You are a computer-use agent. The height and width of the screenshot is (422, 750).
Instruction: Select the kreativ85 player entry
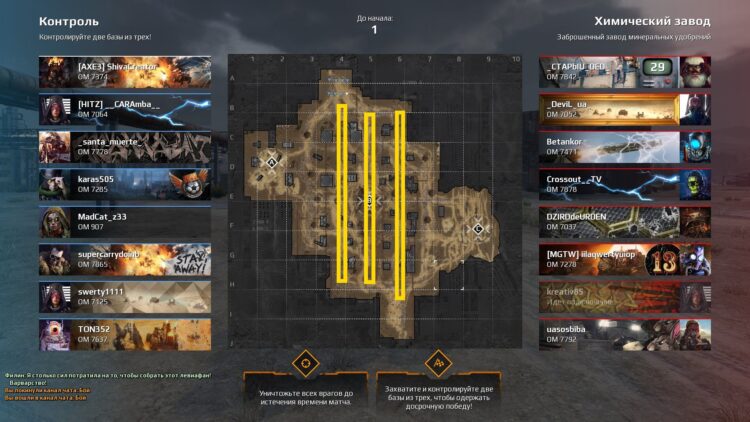click(624, 296)
